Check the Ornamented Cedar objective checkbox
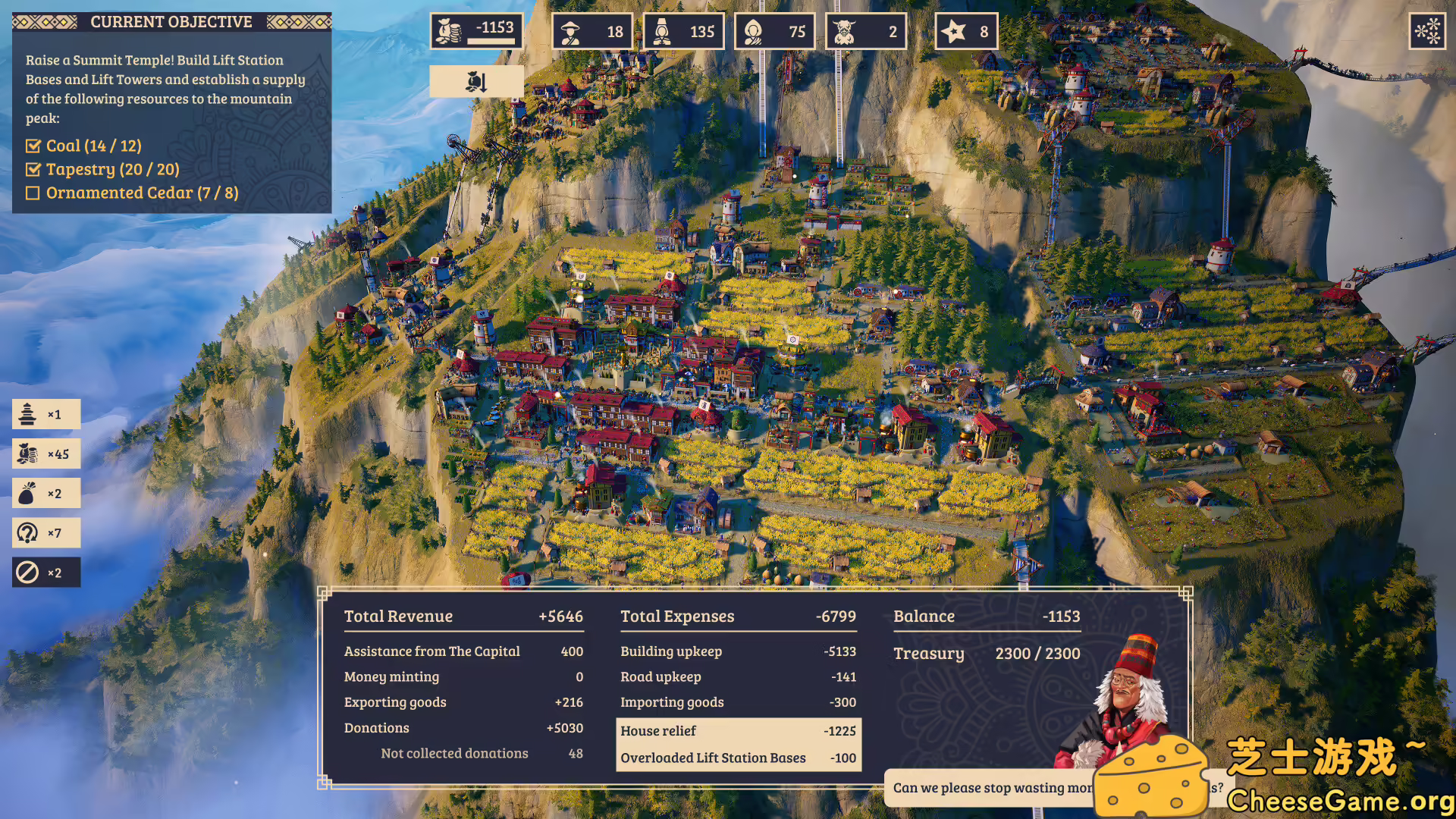Viewport: 1456px width, 819px height. tap(33, 193)
